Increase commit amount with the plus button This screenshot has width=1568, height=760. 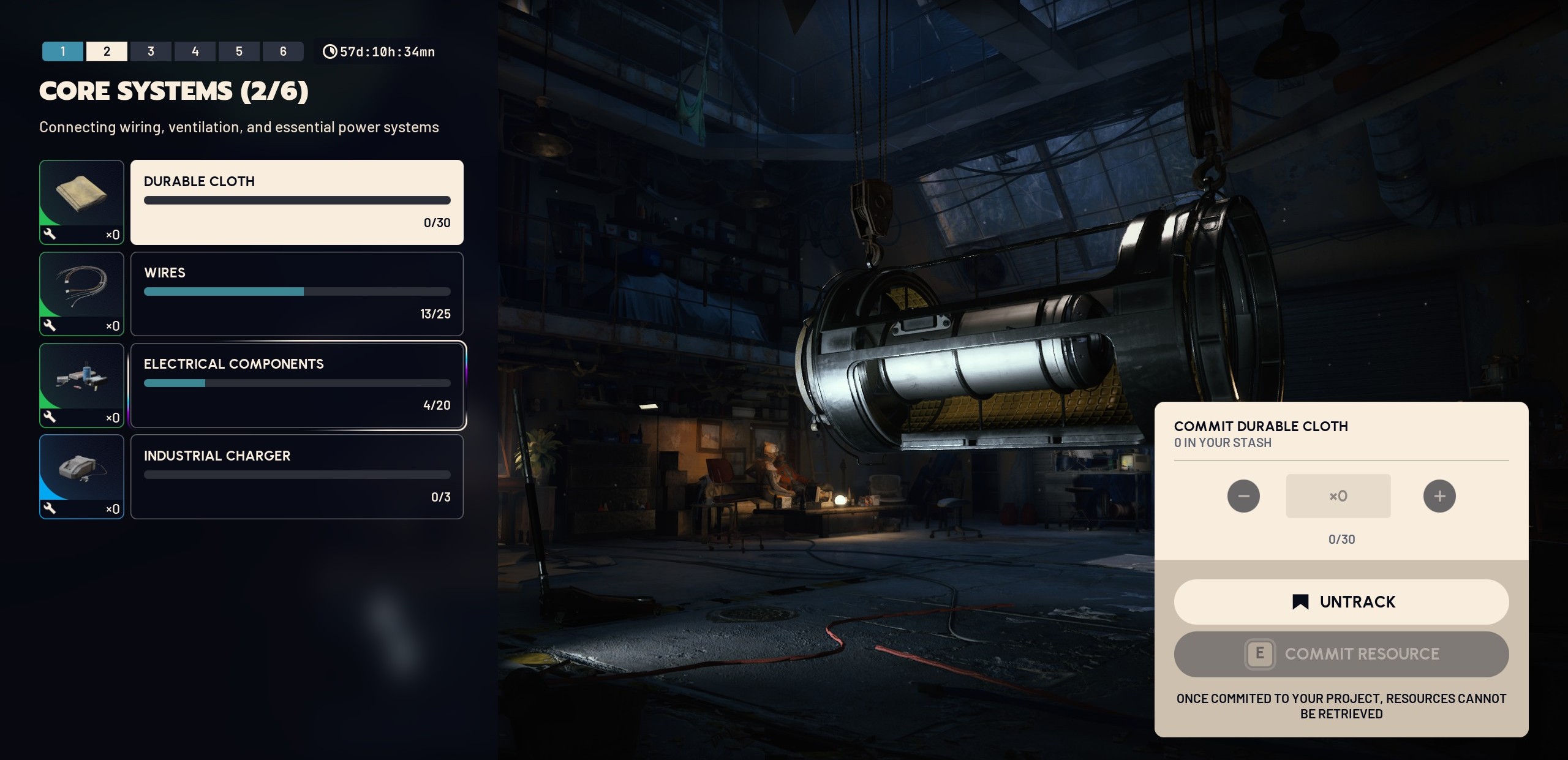pos(1440,496)
